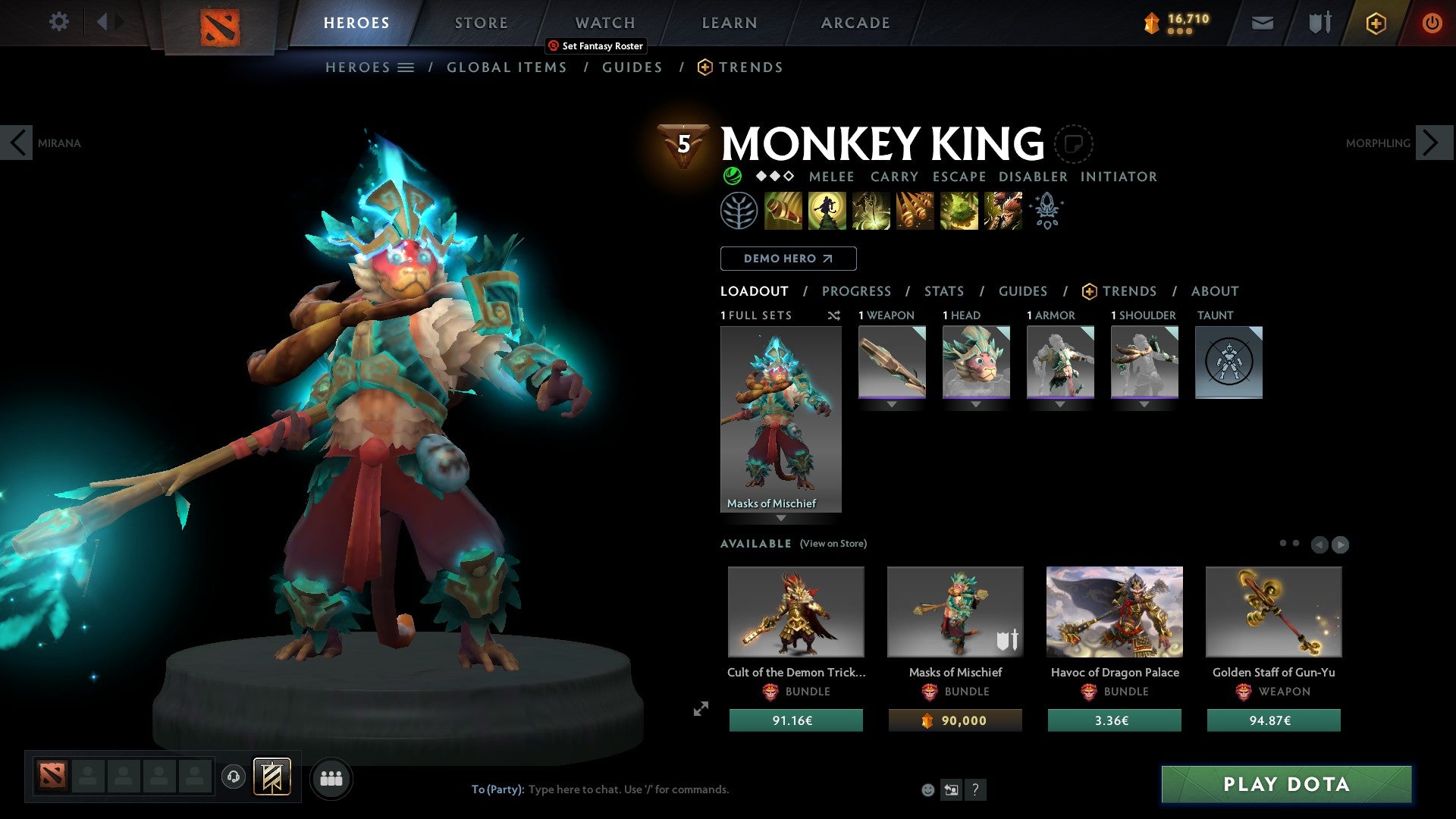Open voice chat headset icon

(234, 777)
